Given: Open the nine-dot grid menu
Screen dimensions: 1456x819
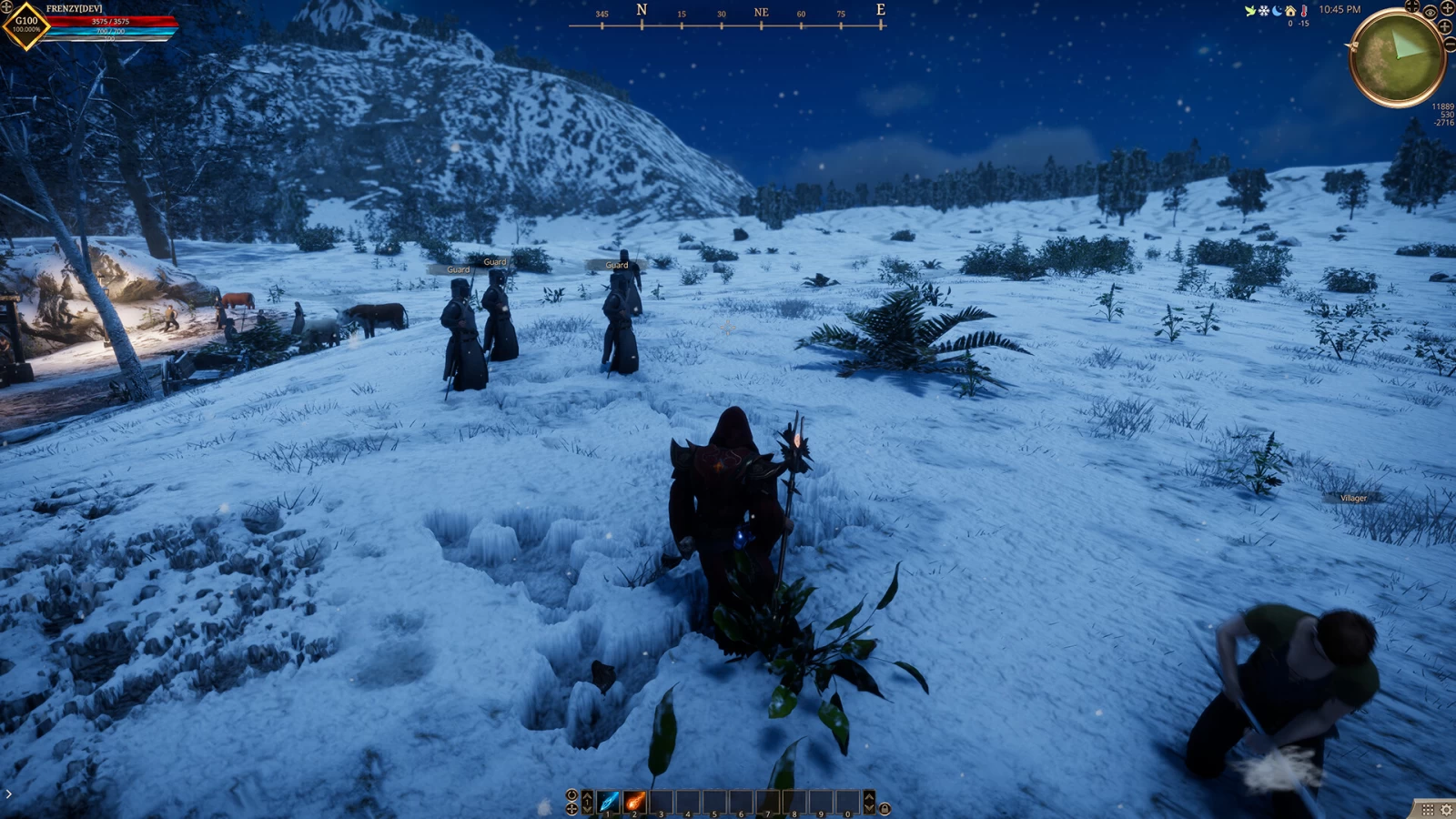Looking at the screenshot, I should (1428, 809).
